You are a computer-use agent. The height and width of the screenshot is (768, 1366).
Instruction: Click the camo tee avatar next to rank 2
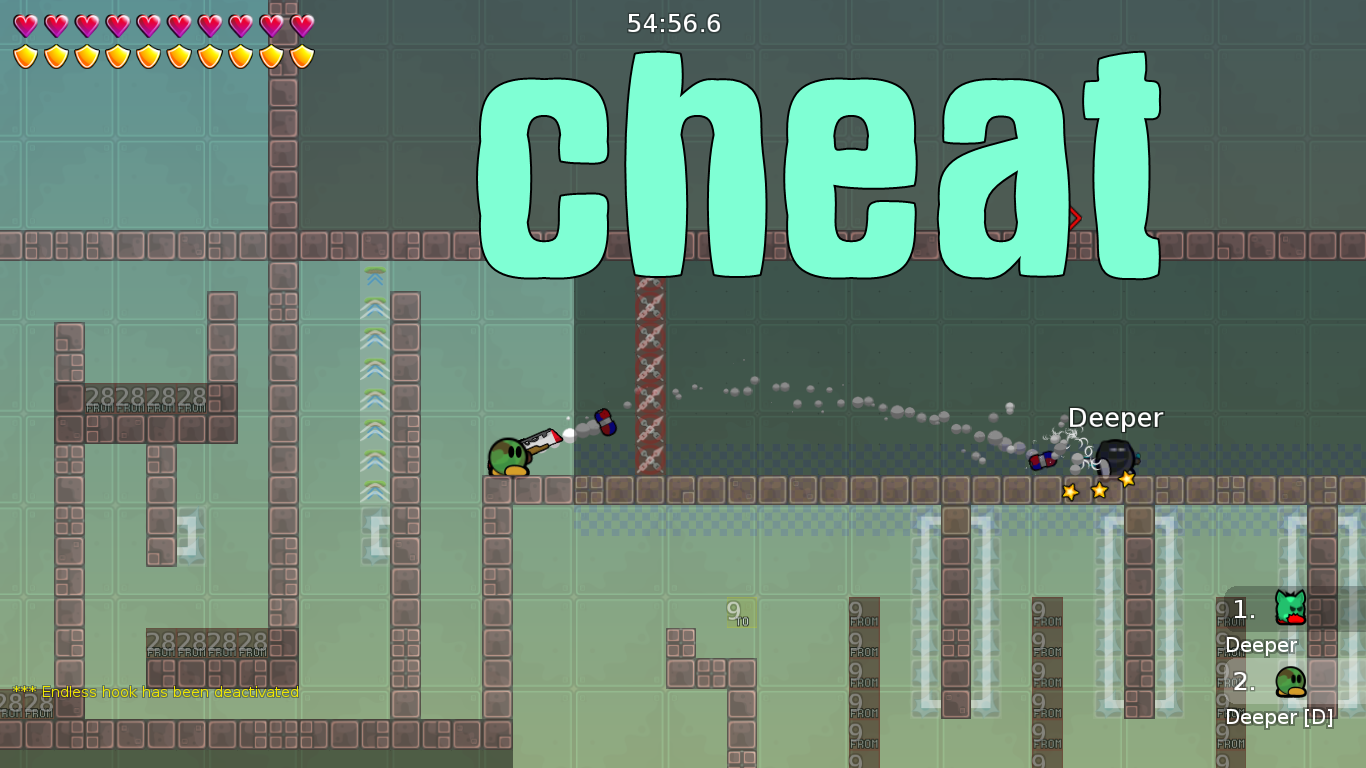click(1293, 681)
